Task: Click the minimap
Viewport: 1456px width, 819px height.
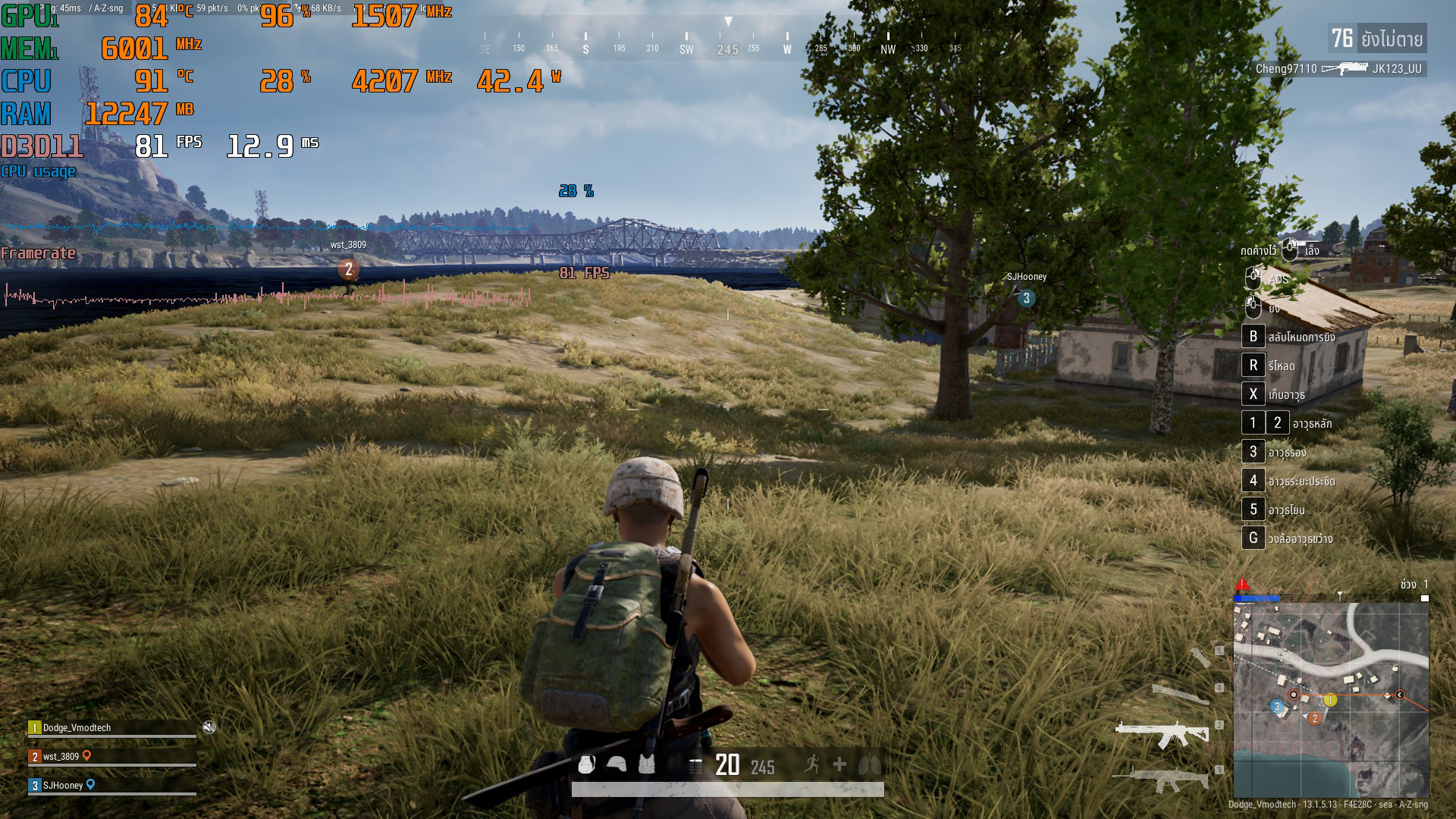Action: click(x=1331, y=699)
